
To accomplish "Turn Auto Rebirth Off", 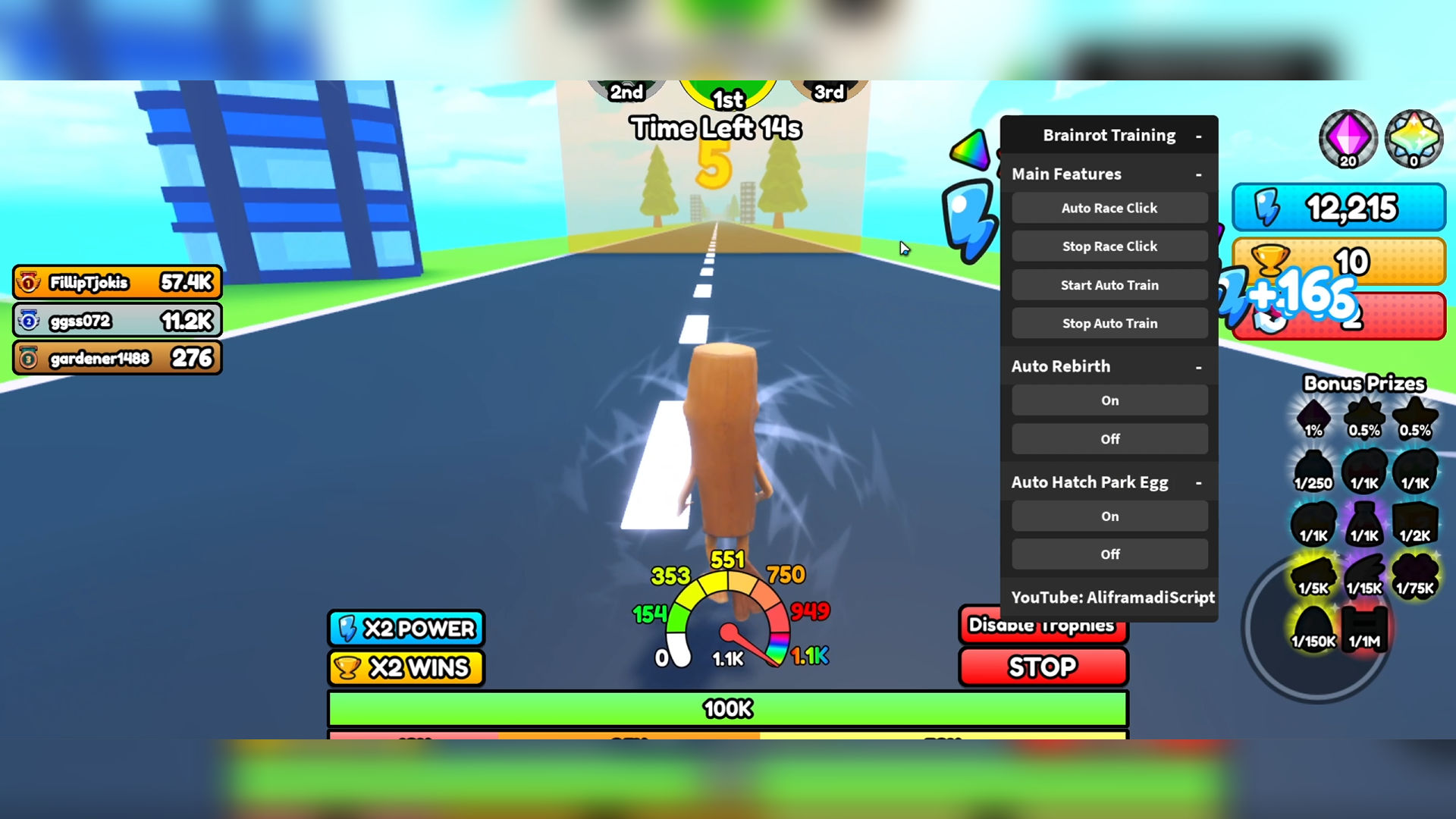I will (x=1109, y=439).
